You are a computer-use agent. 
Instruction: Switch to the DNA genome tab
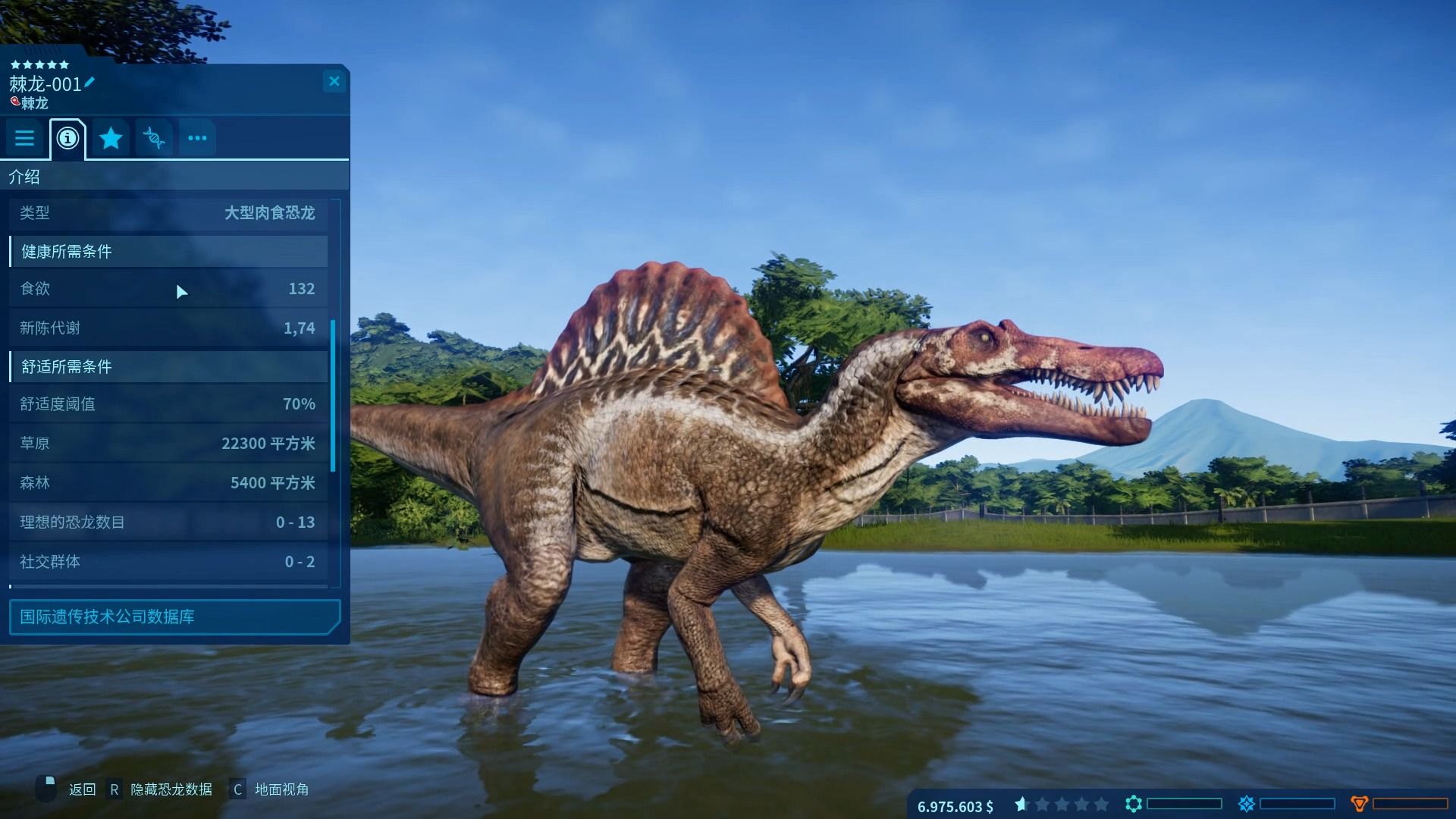(x=154, y=138)
